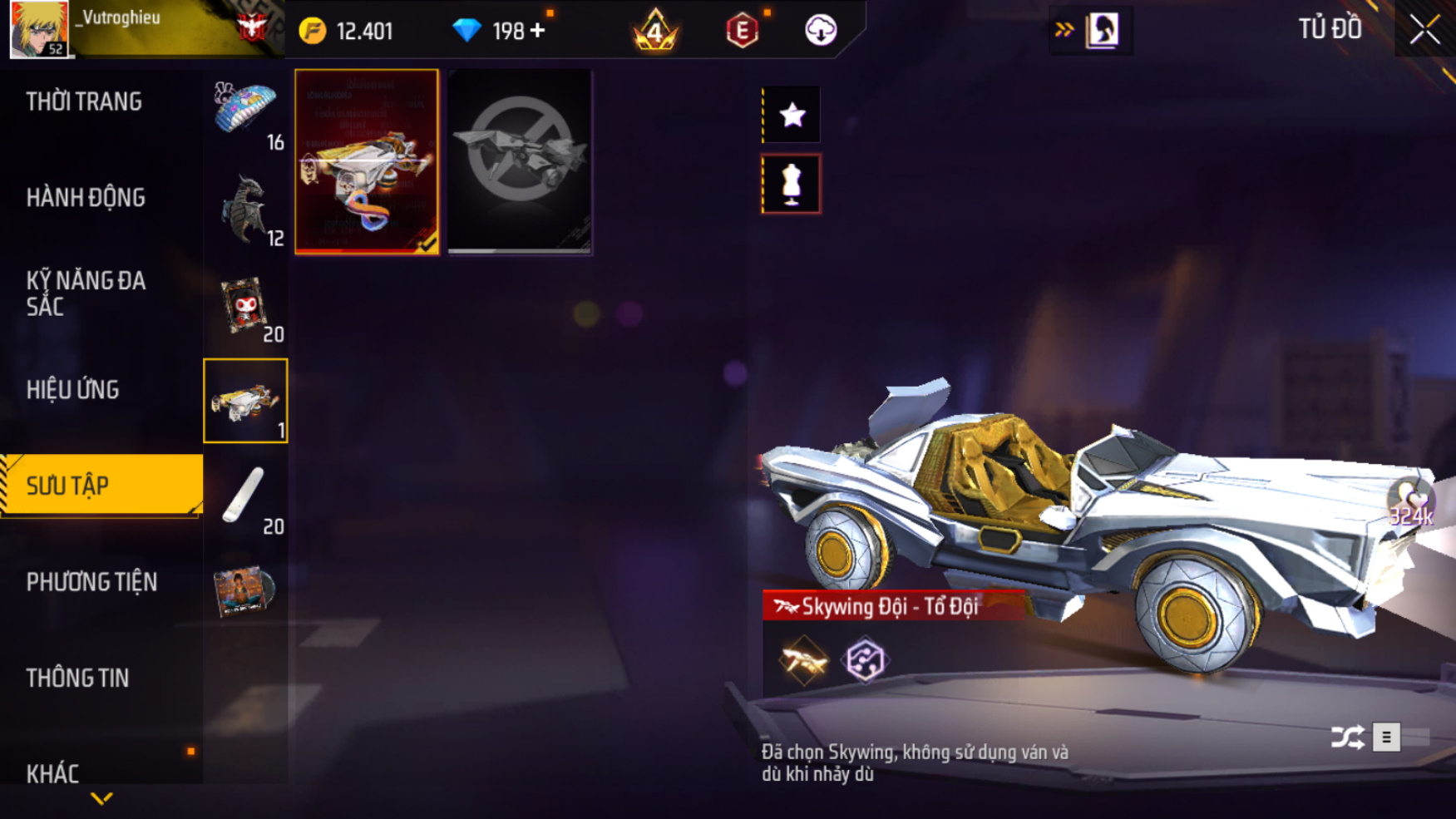Toggle the shuffle random skin button
Screen dimensions: 1456x819
(x=1347, y=737)
